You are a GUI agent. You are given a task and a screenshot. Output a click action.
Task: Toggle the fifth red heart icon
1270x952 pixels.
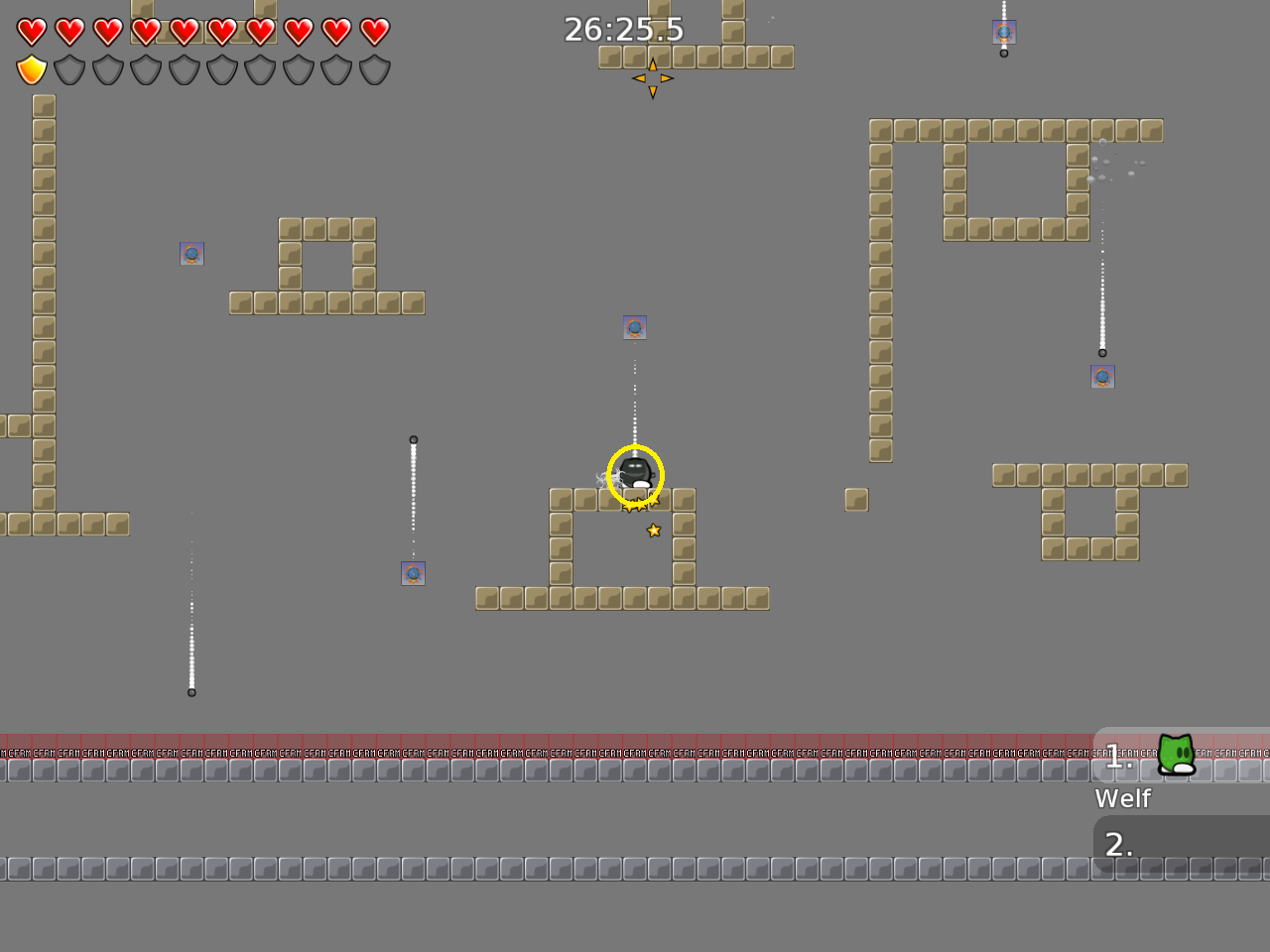184,31
